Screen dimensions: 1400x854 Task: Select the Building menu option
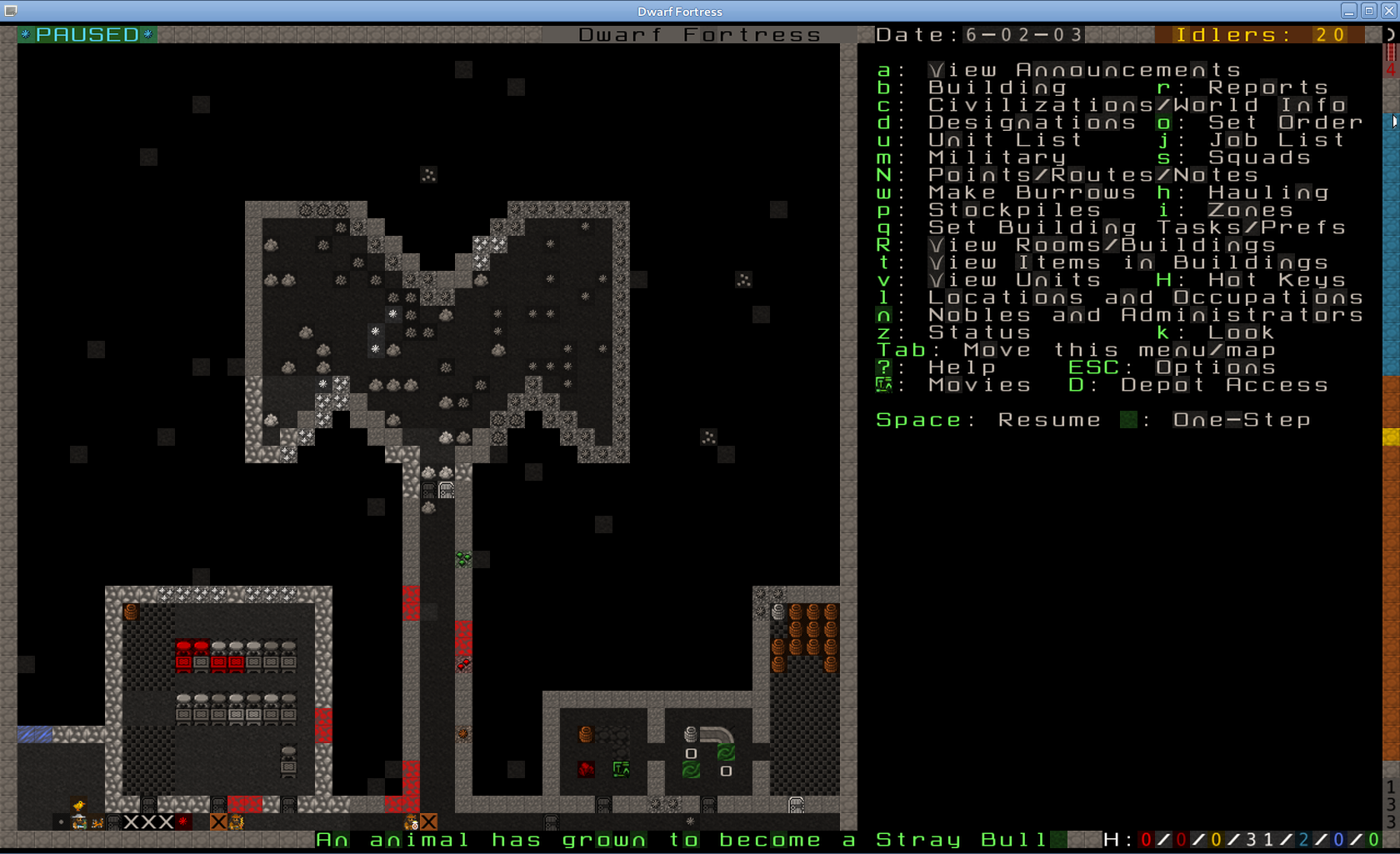997,87
